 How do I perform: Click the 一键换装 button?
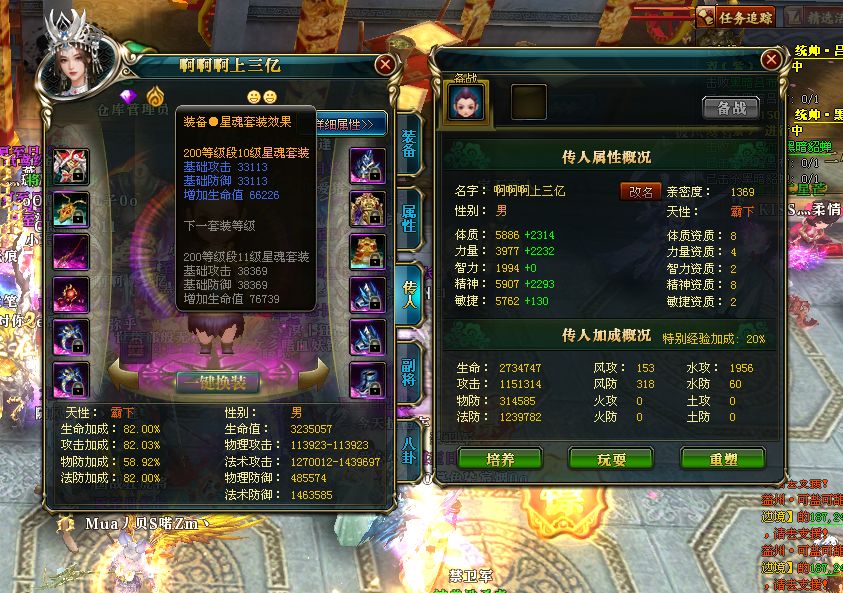coord(218,382)
